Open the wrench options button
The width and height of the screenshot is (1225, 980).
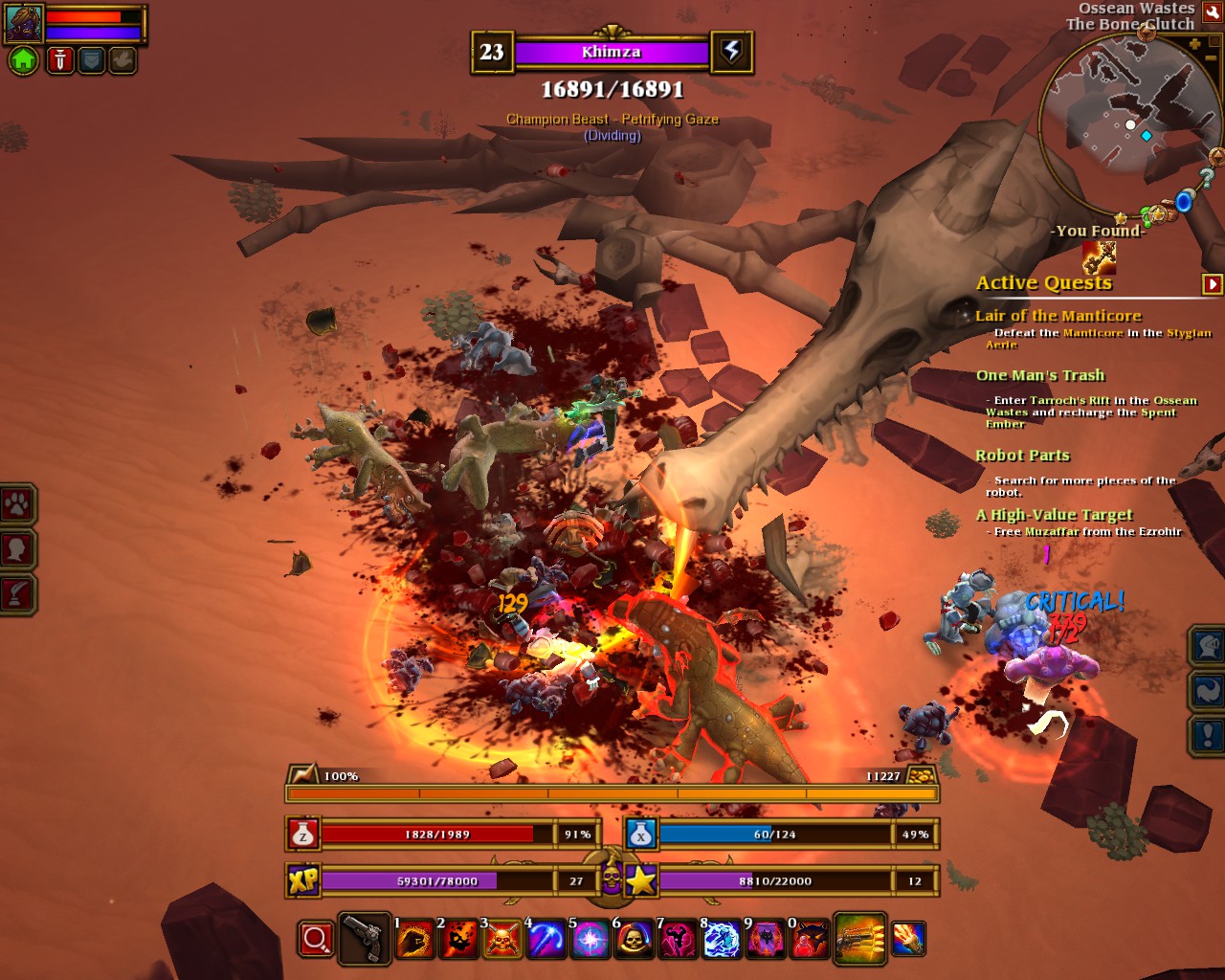(x=1212, y=12)
